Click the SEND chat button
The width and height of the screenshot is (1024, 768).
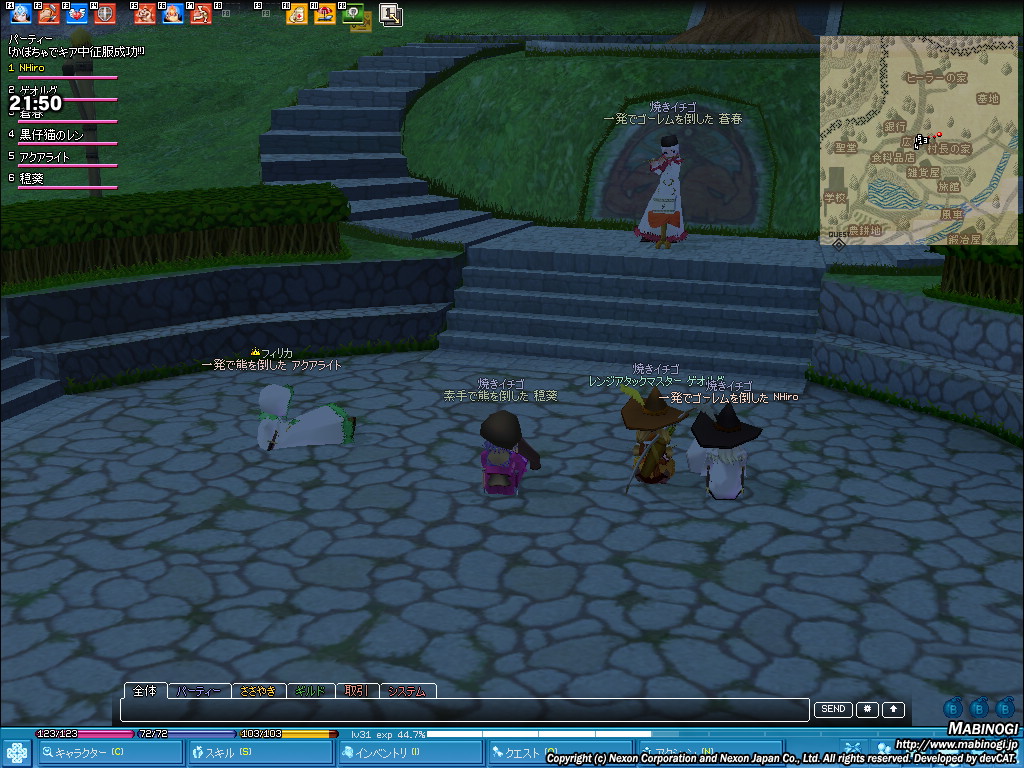833,710
